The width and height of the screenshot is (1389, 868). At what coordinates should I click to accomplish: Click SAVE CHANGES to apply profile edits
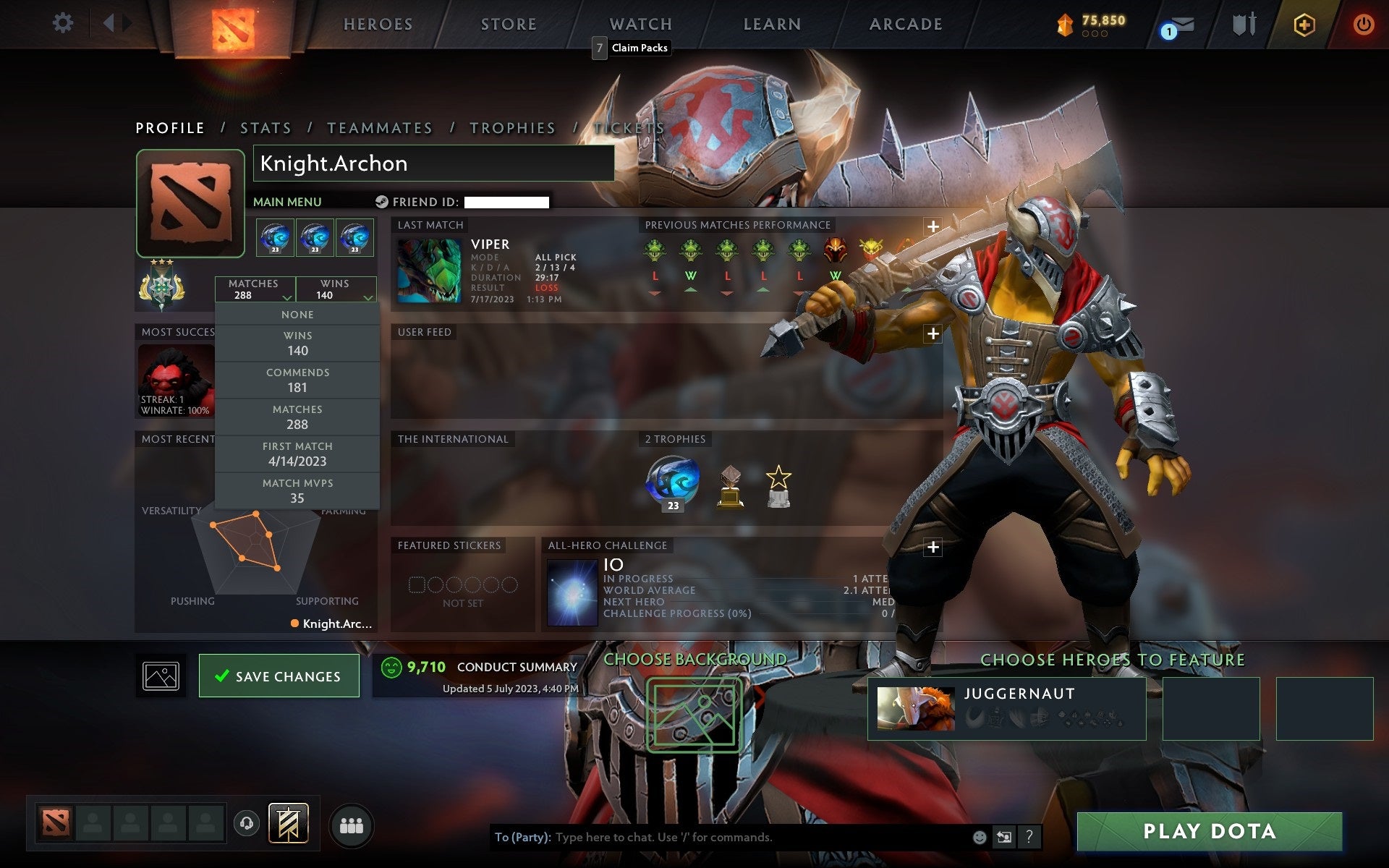[x=279, y=676]
